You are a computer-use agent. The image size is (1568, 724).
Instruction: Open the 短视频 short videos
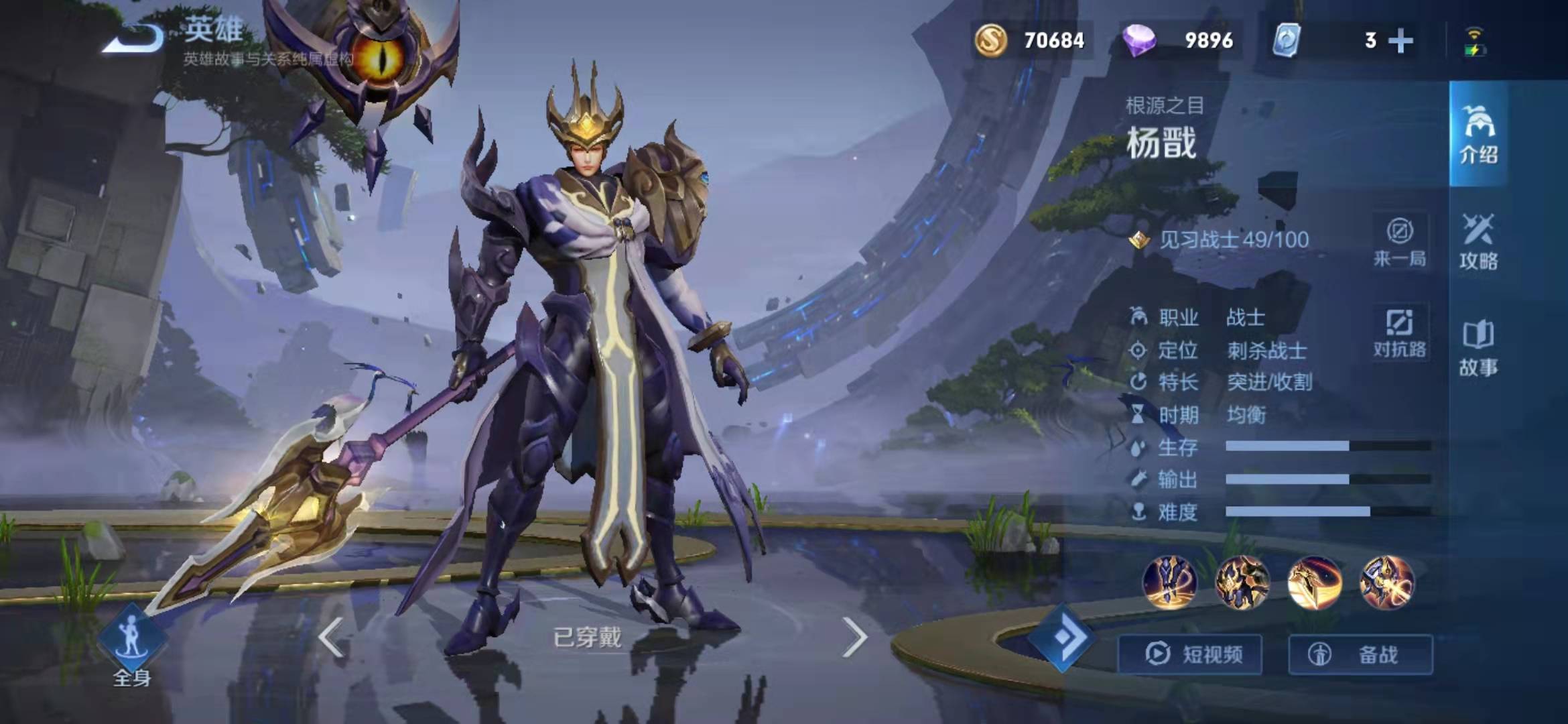pos(1191,654)
